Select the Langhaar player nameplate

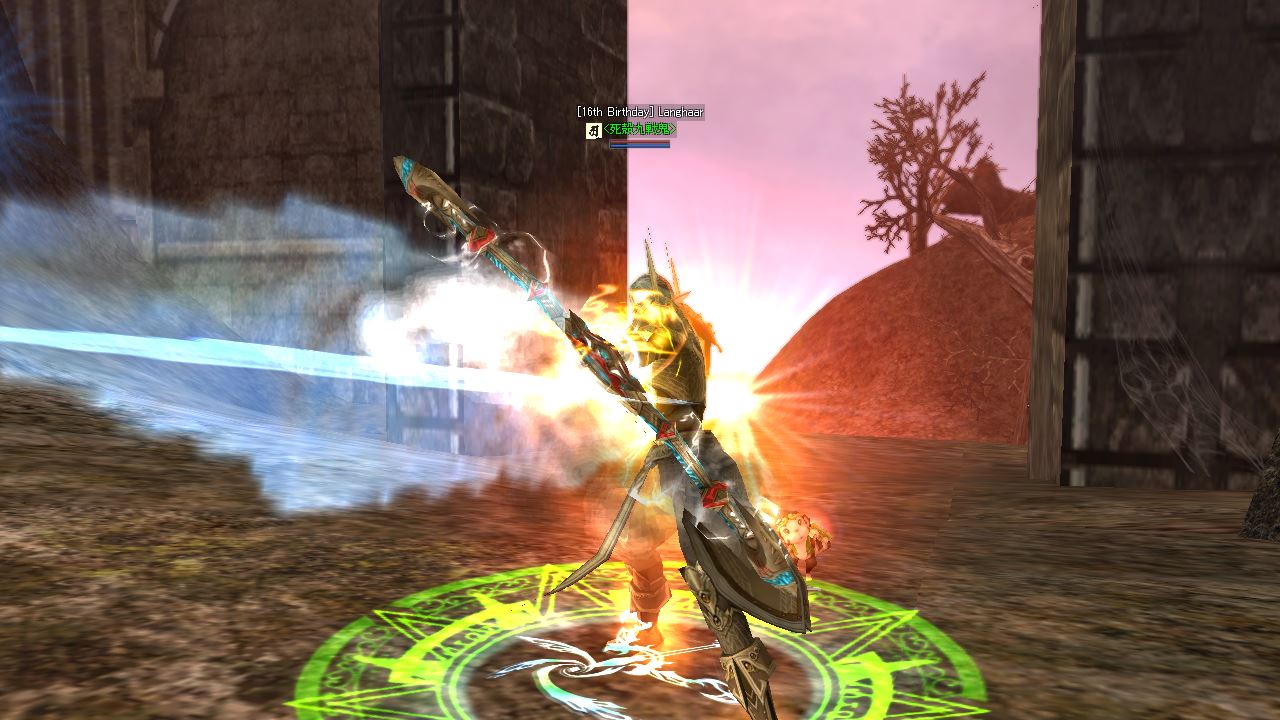[640, 112]
